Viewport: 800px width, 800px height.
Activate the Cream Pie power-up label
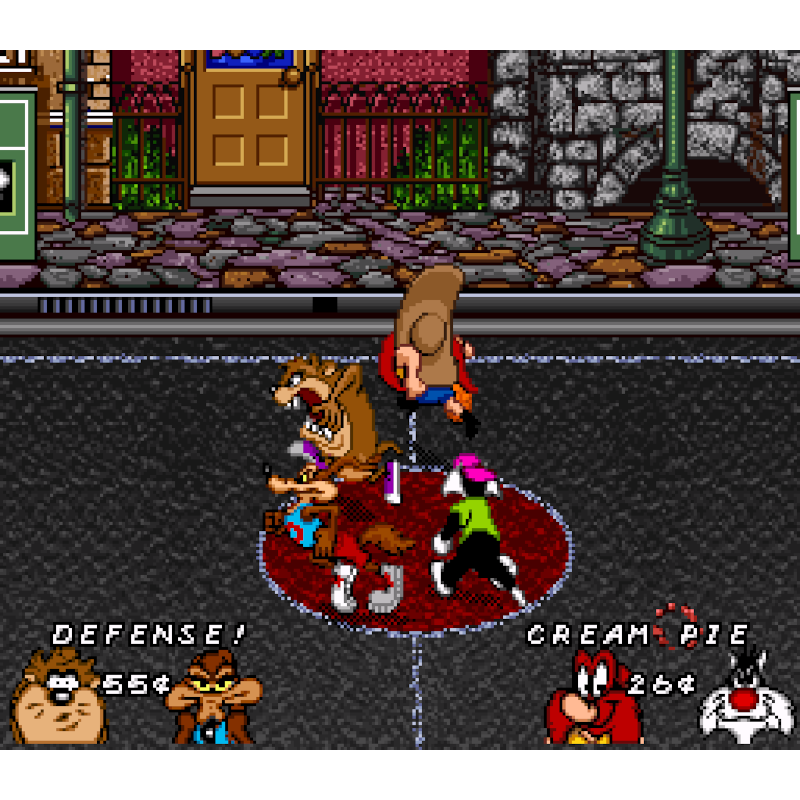[638, 634]
